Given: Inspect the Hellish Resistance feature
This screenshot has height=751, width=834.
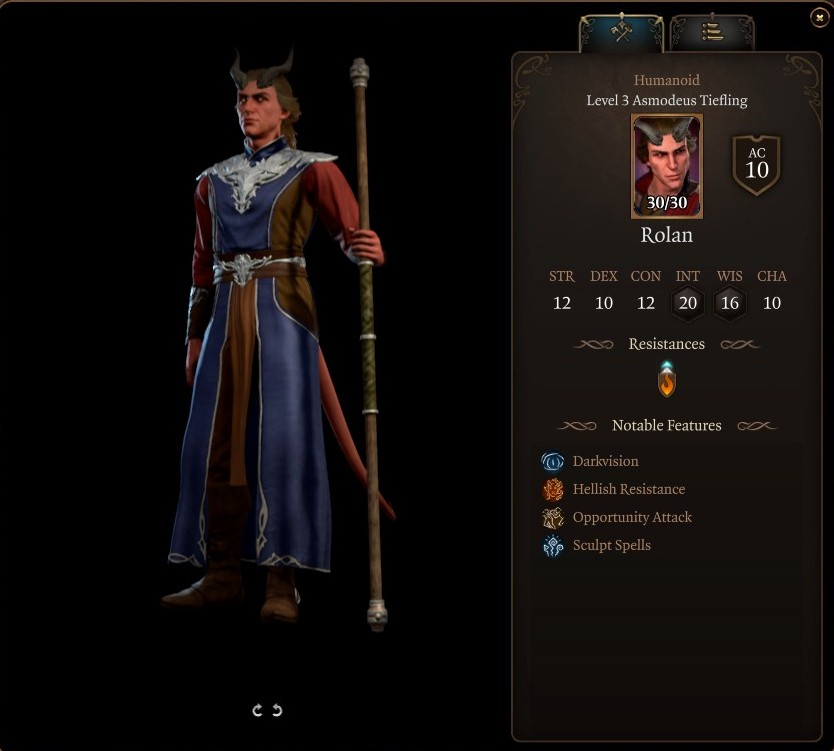Looking at the screenshot, I should coord(627,489).
